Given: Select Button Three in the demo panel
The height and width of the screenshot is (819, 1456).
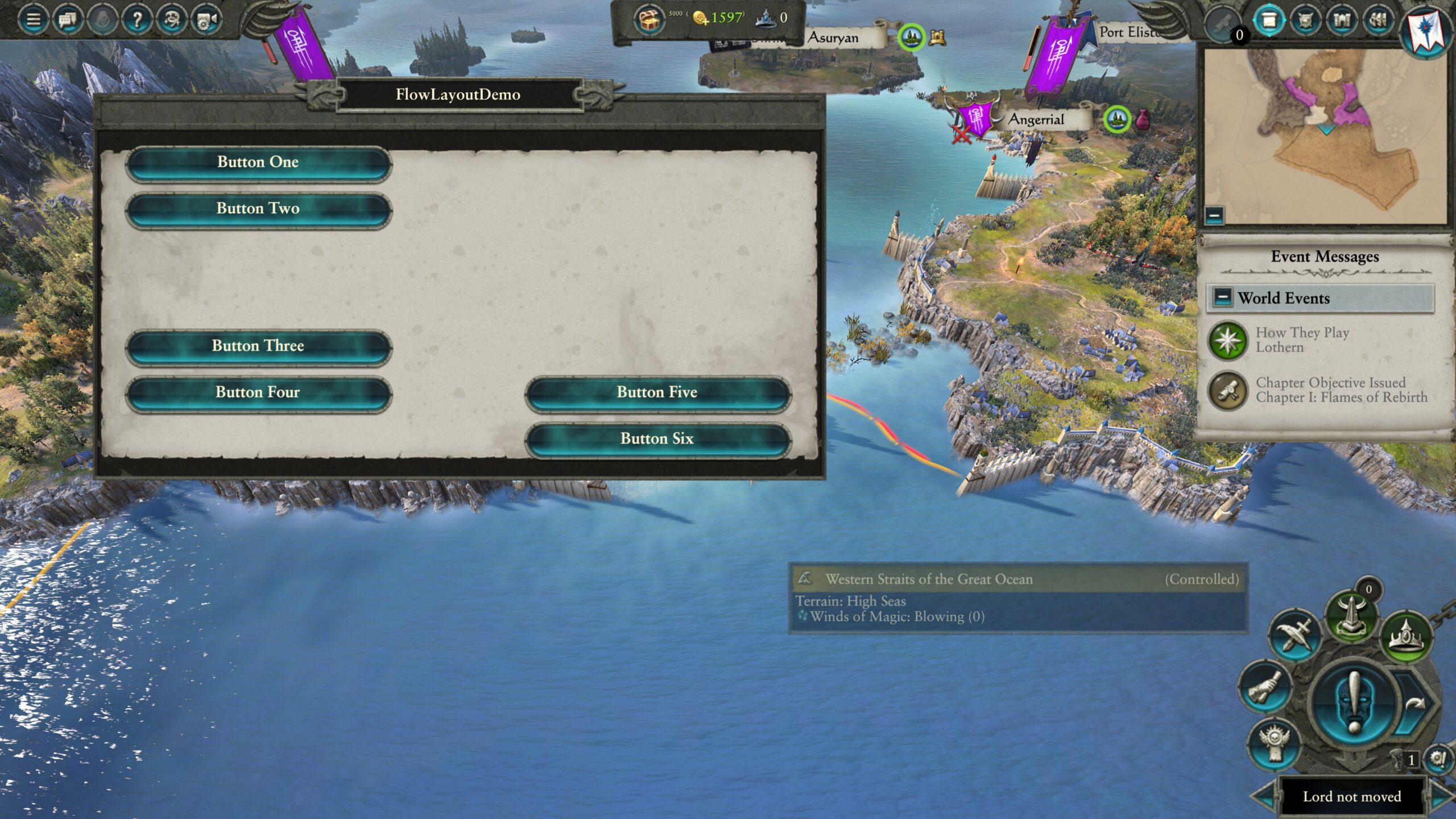Looking at the screenshot, I should pyautogui.click(x=258, y=346).
